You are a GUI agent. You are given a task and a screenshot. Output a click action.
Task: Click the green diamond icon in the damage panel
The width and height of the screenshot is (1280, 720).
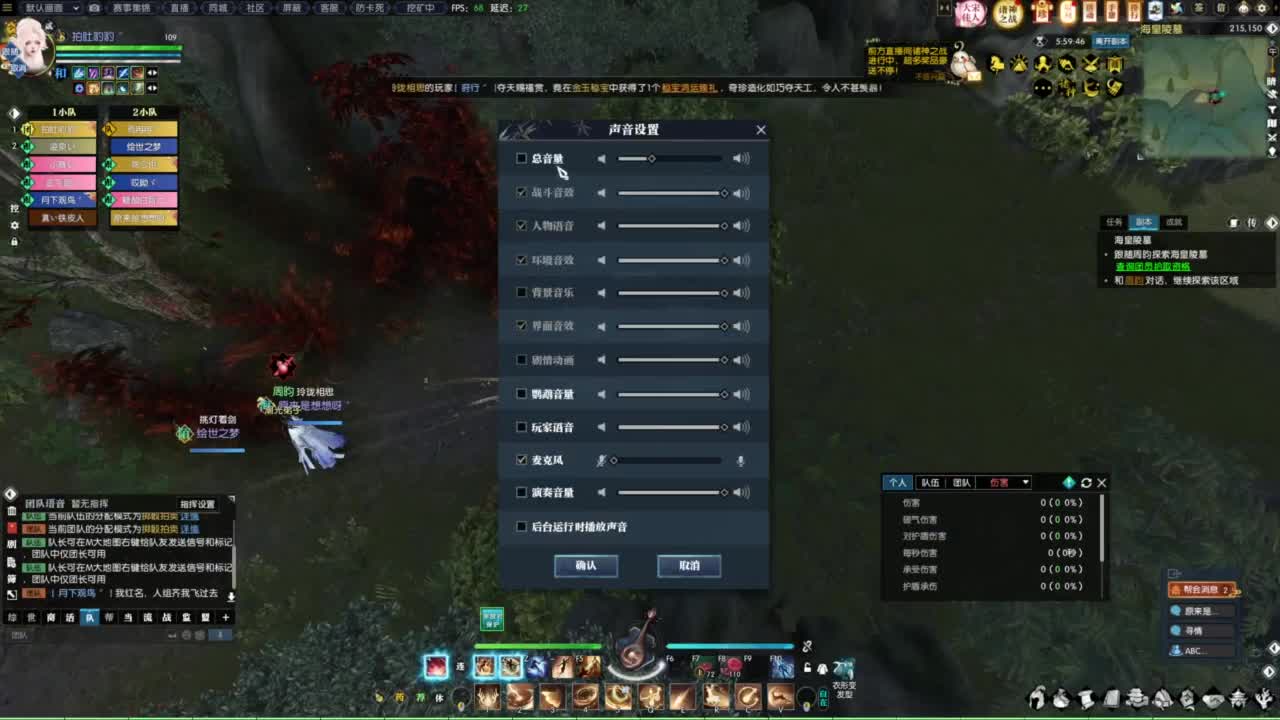(x=1069, y=483)
